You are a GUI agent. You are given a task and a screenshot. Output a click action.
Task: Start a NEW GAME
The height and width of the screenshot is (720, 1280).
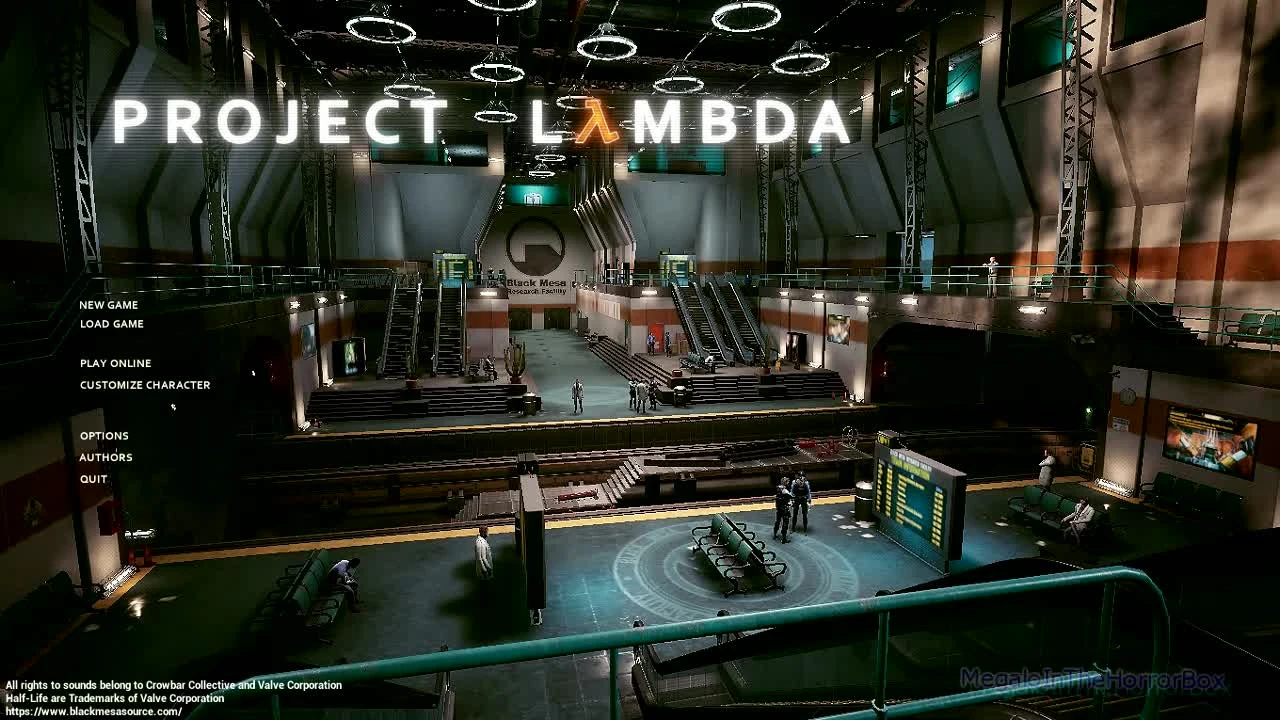[108, 305]
